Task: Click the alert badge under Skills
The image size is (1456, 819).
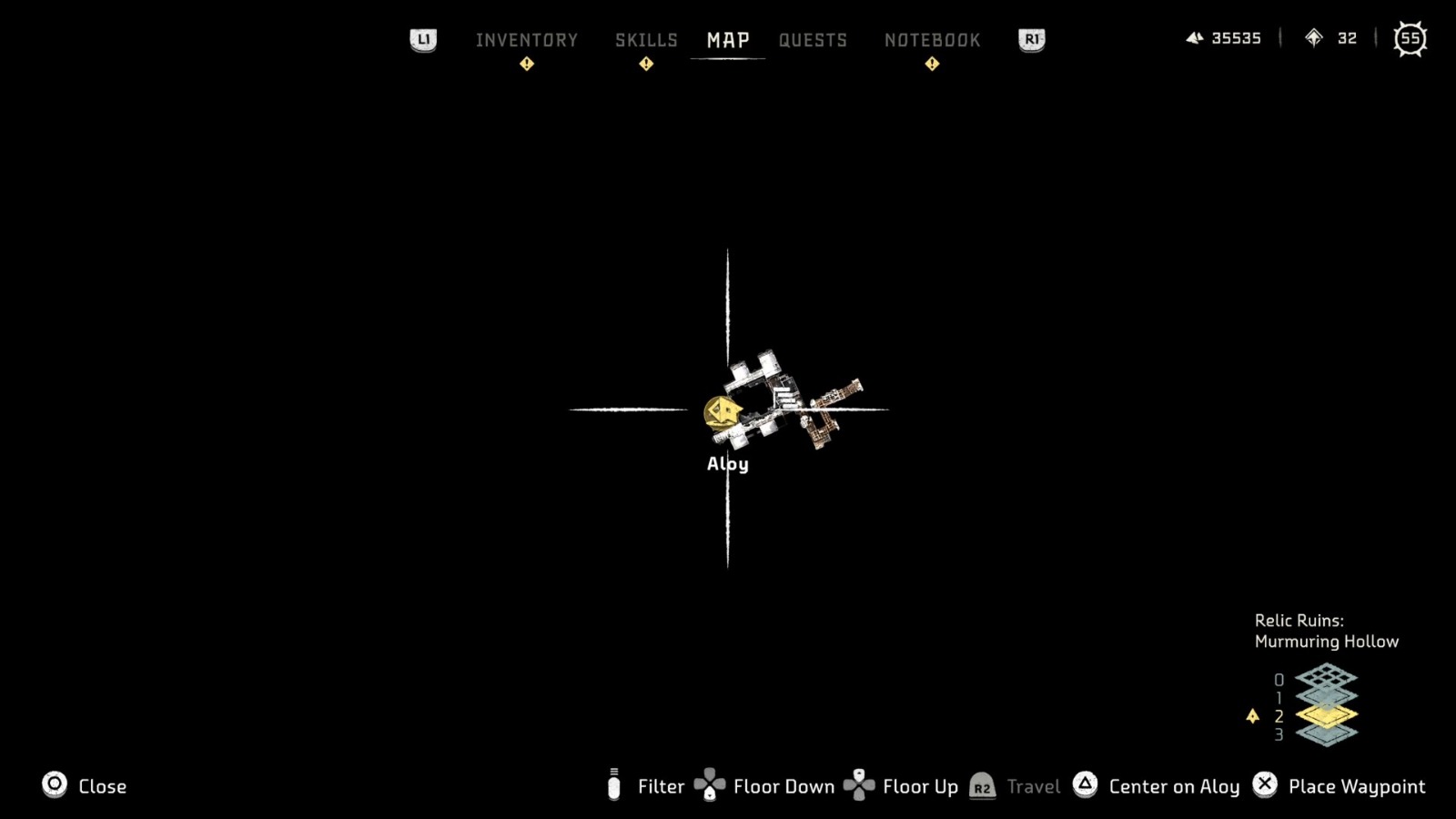Action: (645, 64)
